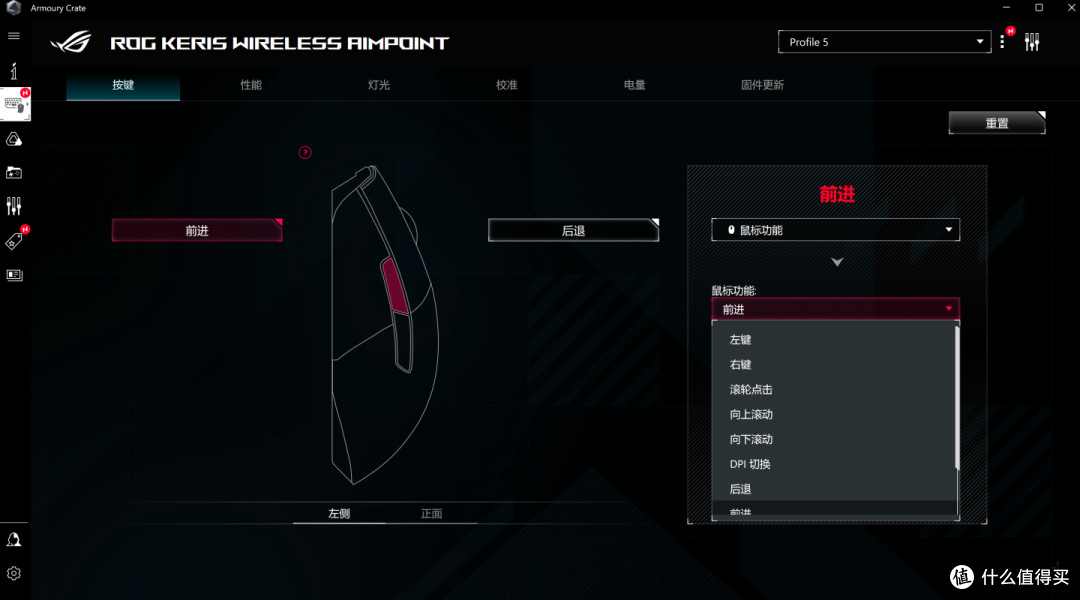Click the 重置 reset button
The height and width of the screenshot is (600, 1080).
coord(997,123)
